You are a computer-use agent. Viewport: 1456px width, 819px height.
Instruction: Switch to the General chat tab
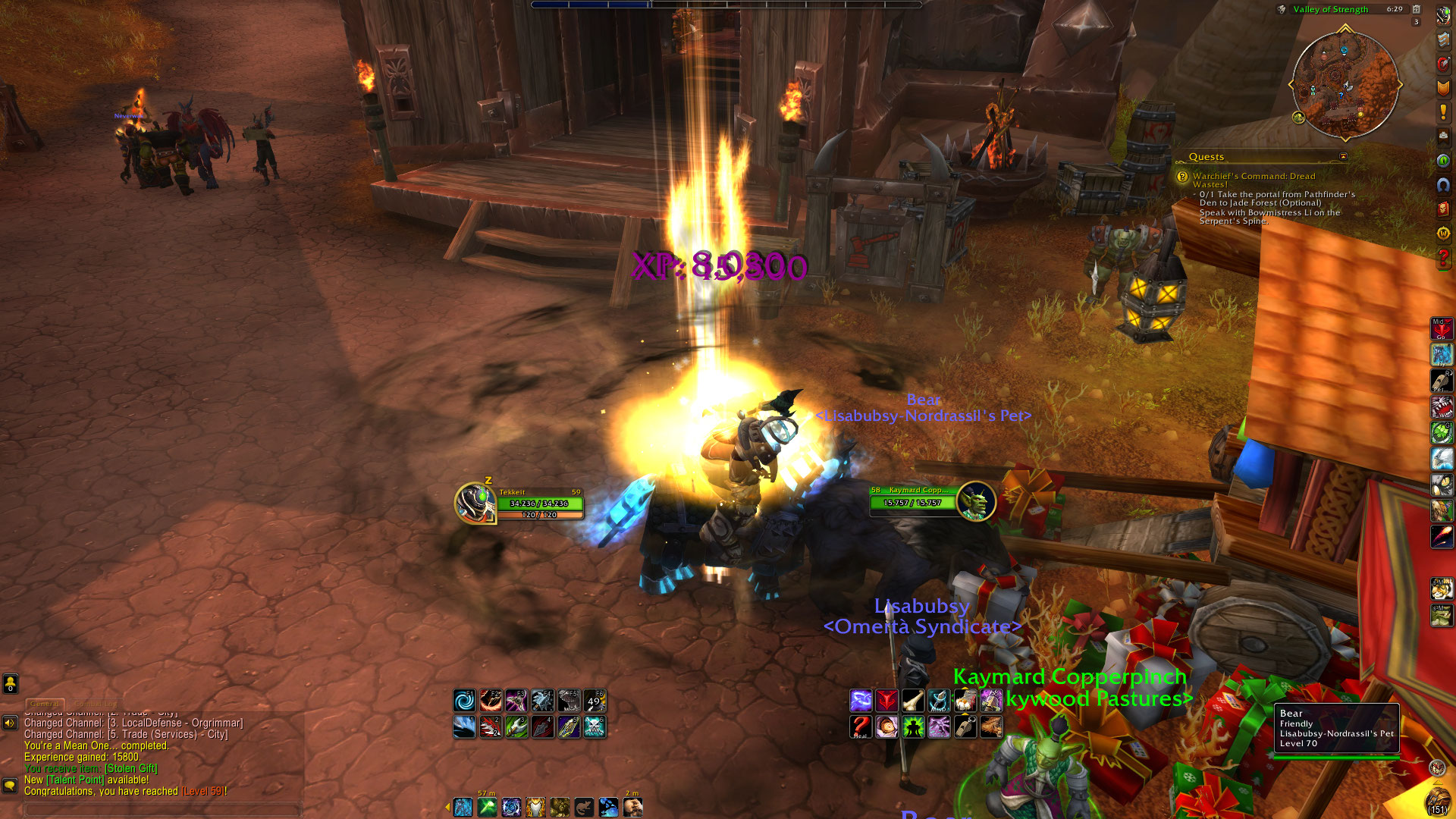[45, 704]
